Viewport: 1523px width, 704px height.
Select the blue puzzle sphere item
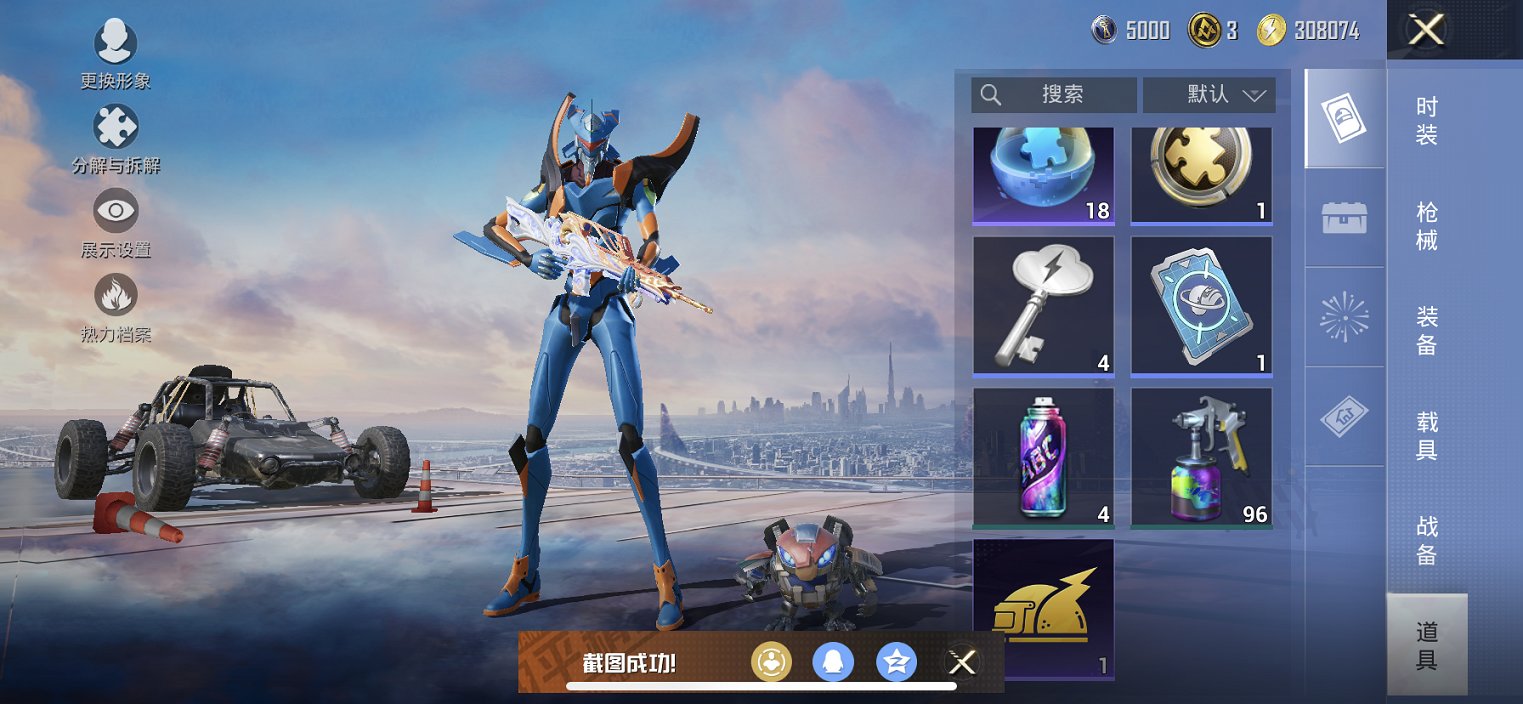click(x=1043, y=174)
